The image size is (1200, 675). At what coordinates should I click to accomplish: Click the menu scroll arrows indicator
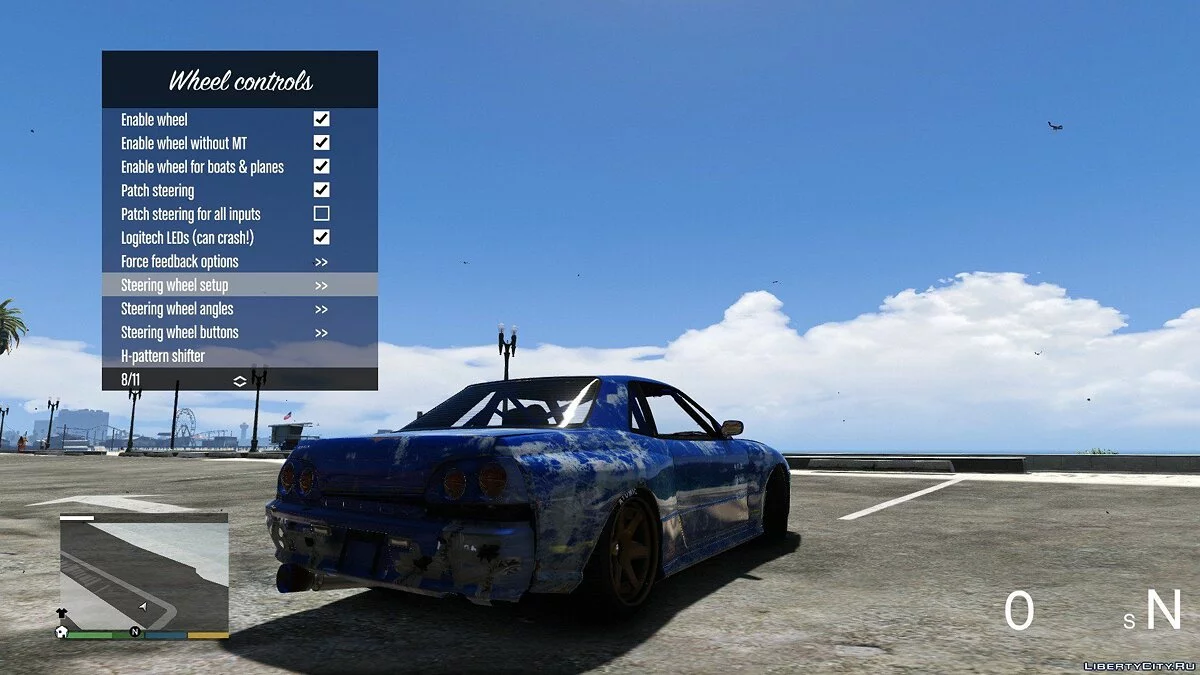[x=240, y=380]
